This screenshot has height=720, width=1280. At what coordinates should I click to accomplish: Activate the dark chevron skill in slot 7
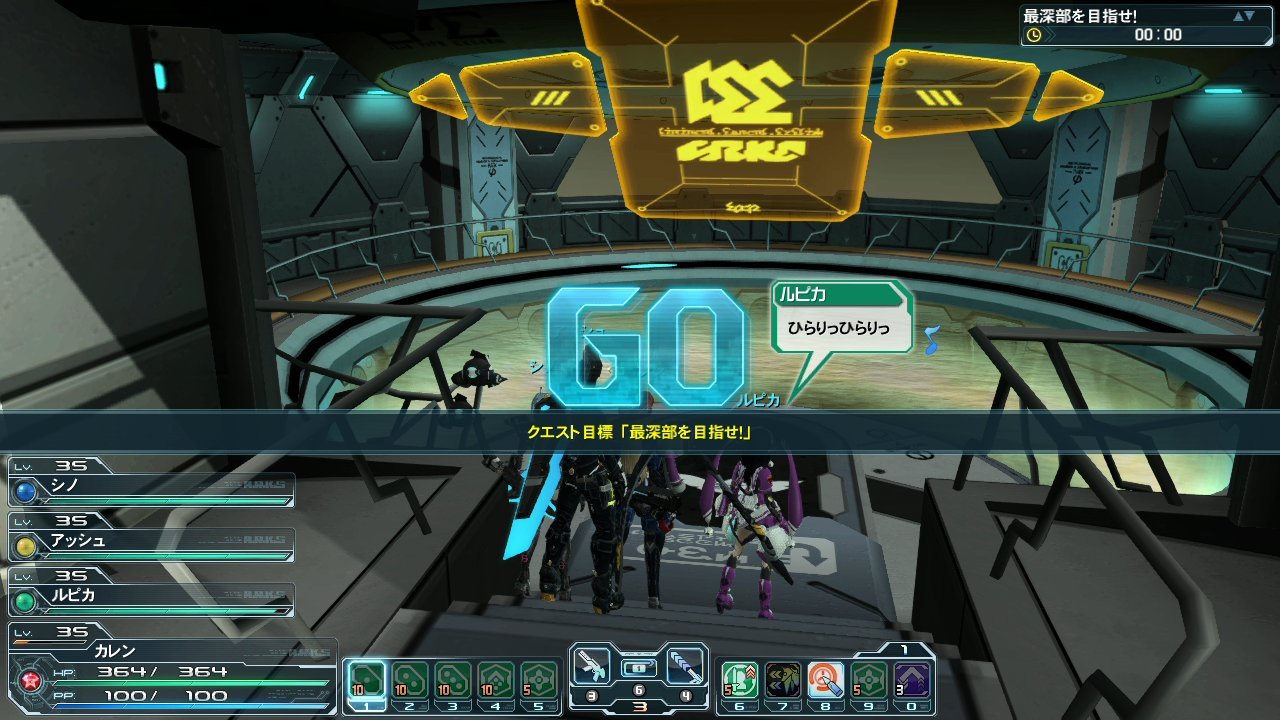pyautogui.click(x=782, y=681)
